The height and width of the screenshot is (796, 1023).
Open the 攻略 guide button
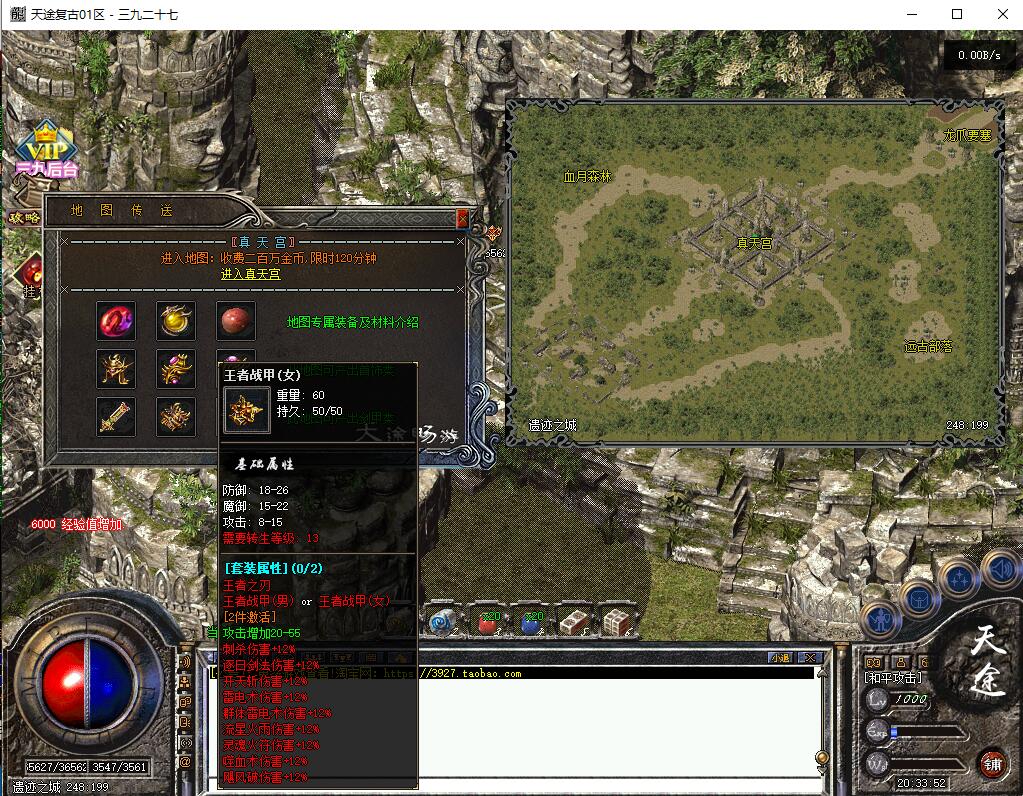point(24,217)
